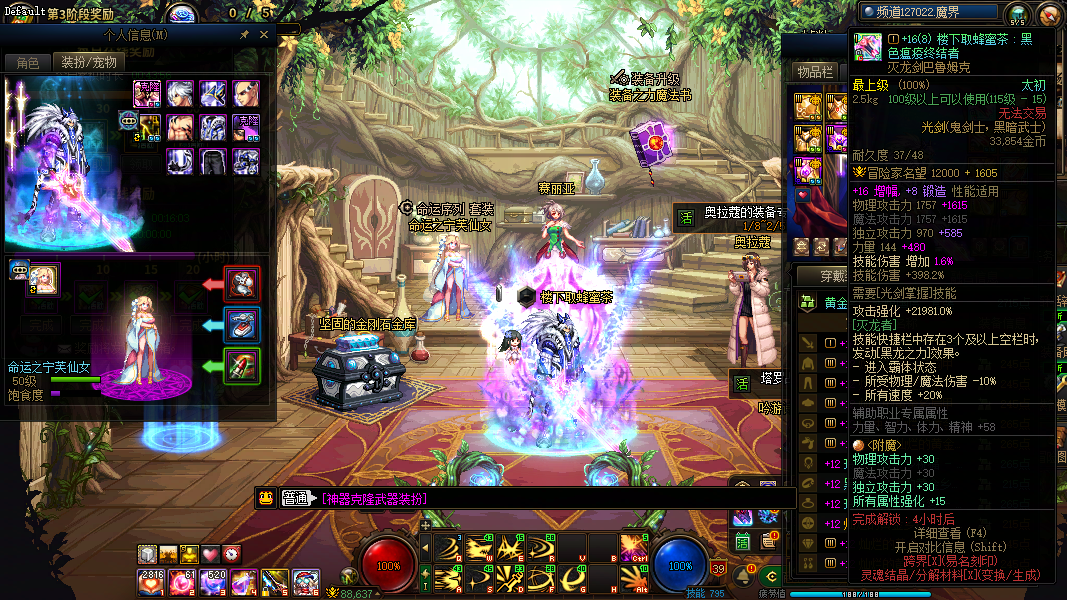Select the 普通 chat channel button
This screenshot has height=600, width=1067.
click(x=297, y=498)
